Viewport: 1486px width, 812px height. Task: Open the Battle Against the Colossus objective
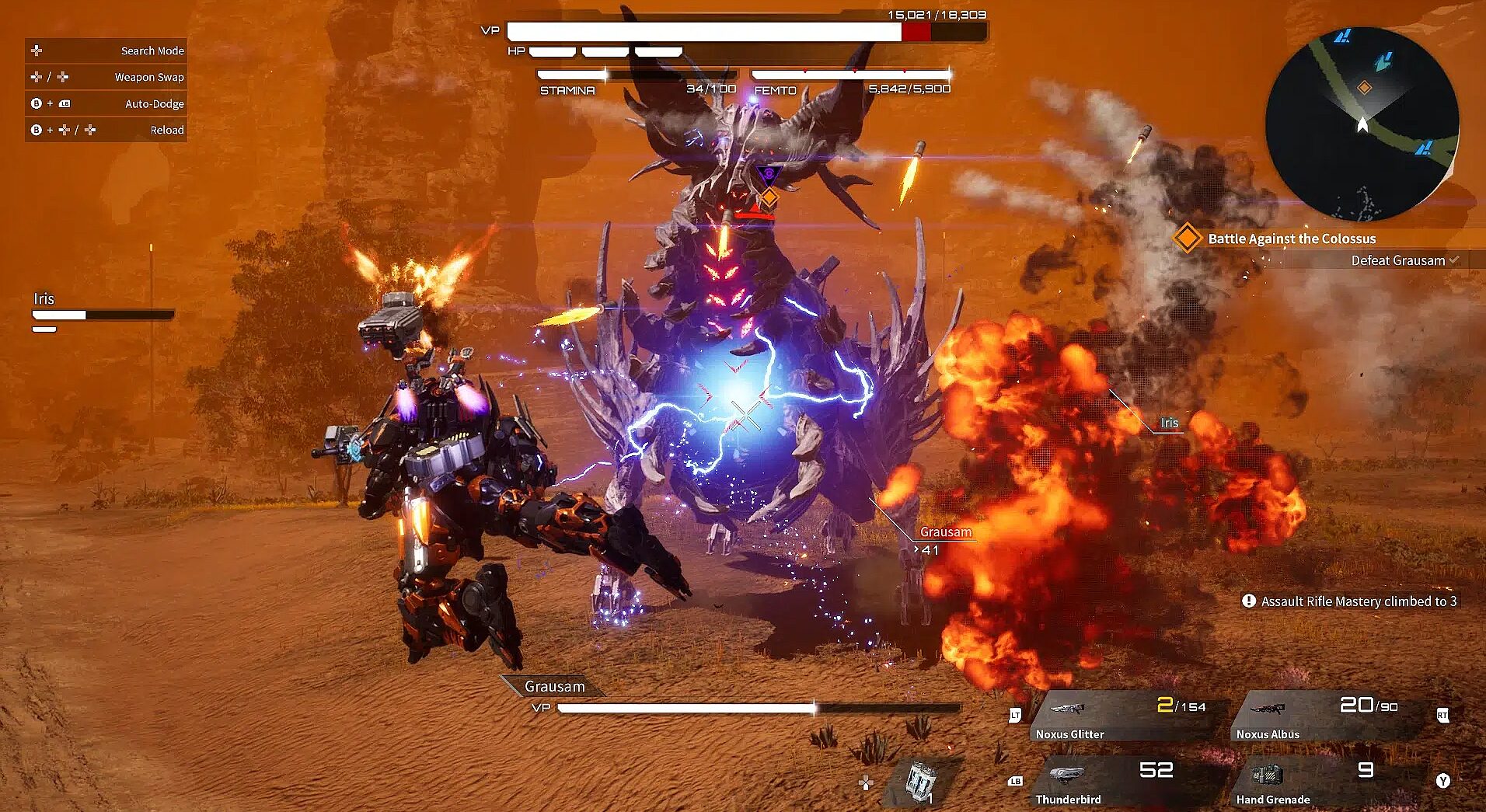(1291, 239)
